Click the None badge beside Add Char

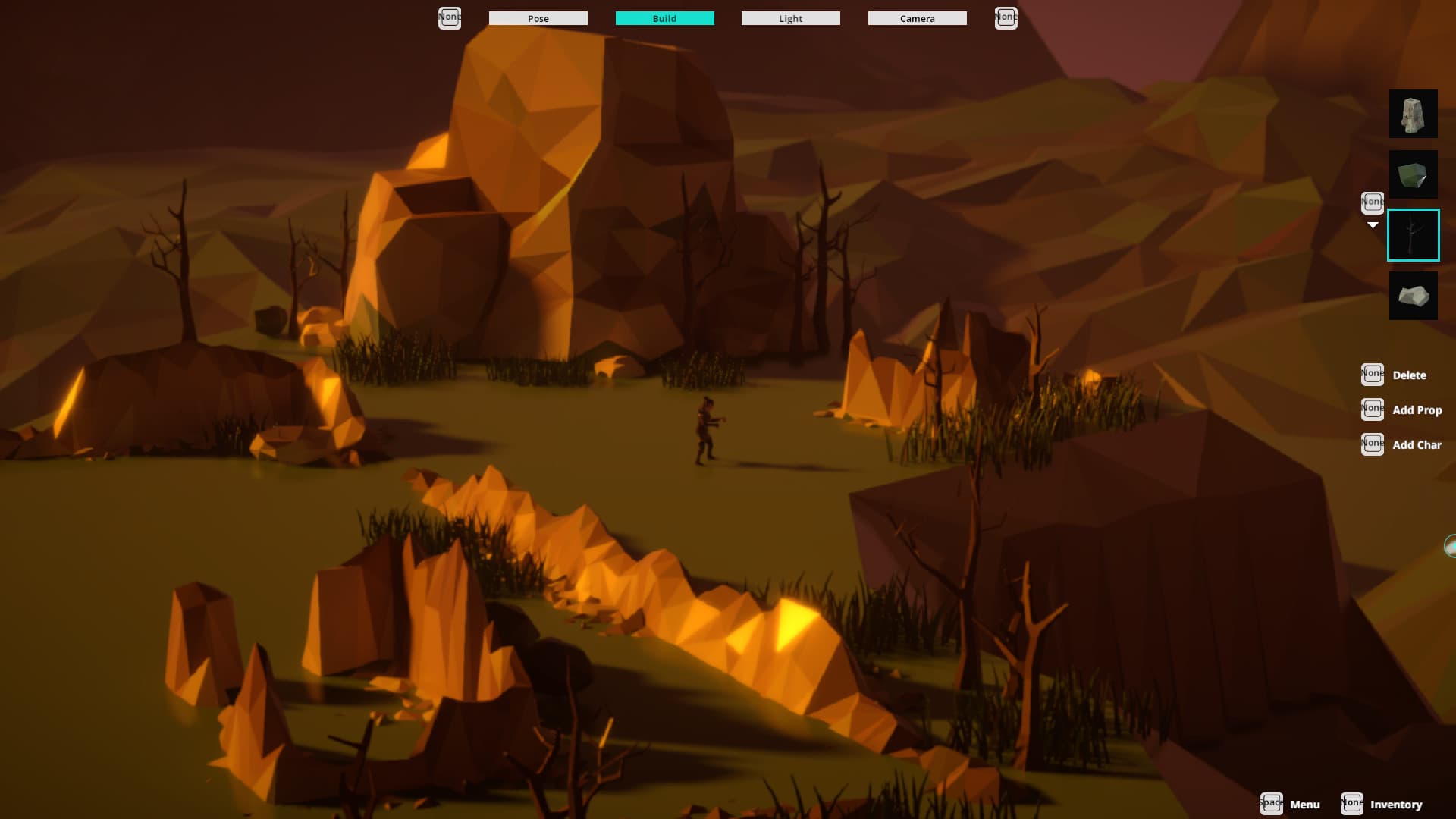1373,444
